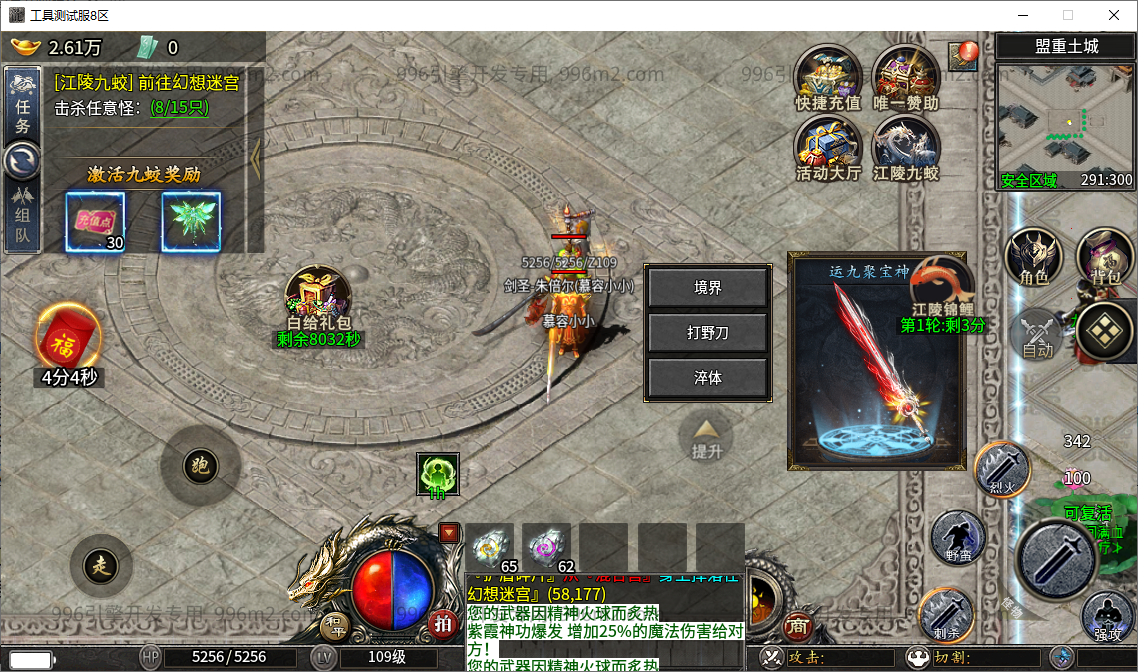This screenshot has width=1138, height=672.
Task: Activate the 野蛮 charge skill
Action: 958,537
